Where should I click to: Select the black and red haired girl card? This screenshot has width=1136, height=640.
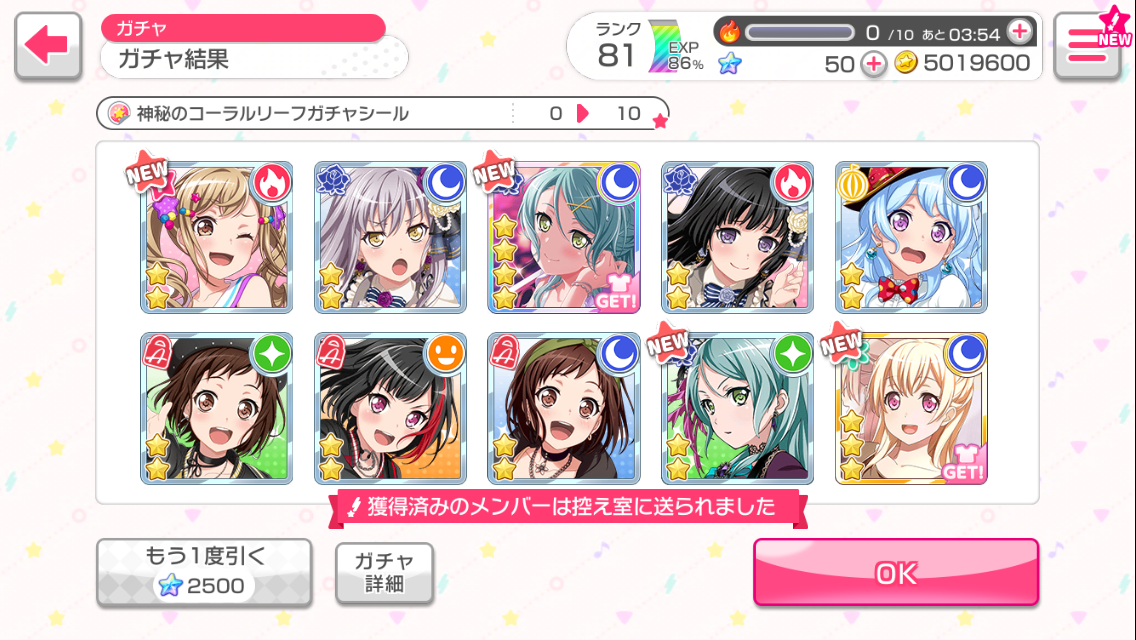[390, 408]
